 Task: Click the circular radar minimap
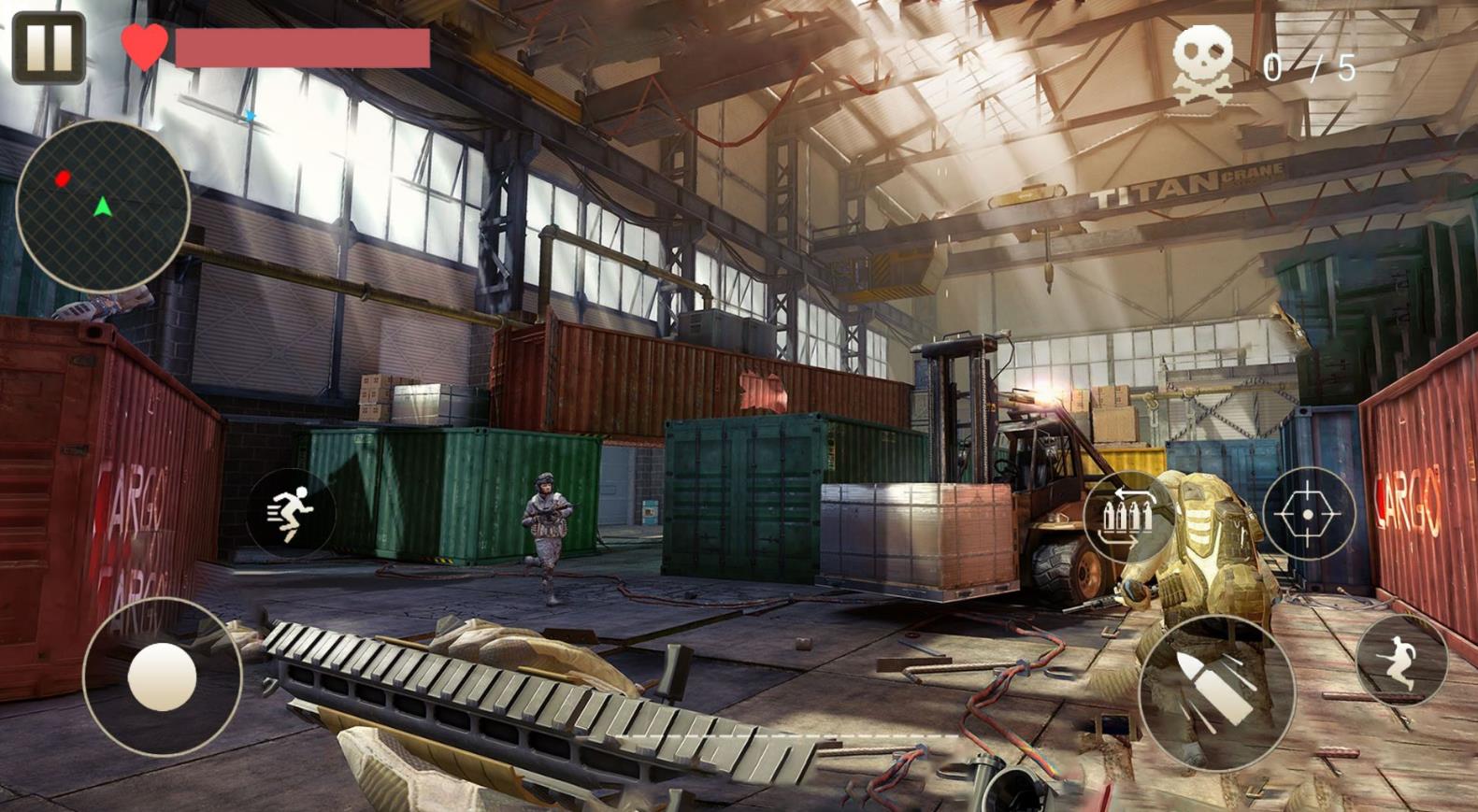point(102,204)
